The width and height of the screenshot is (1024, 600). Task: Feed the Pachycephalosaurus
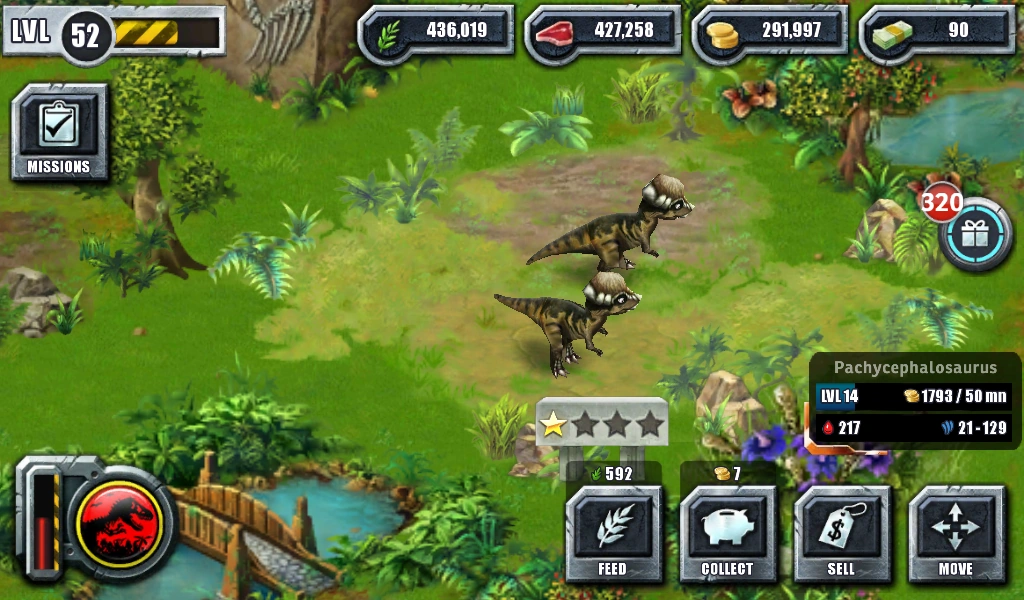tap(613, 534)
